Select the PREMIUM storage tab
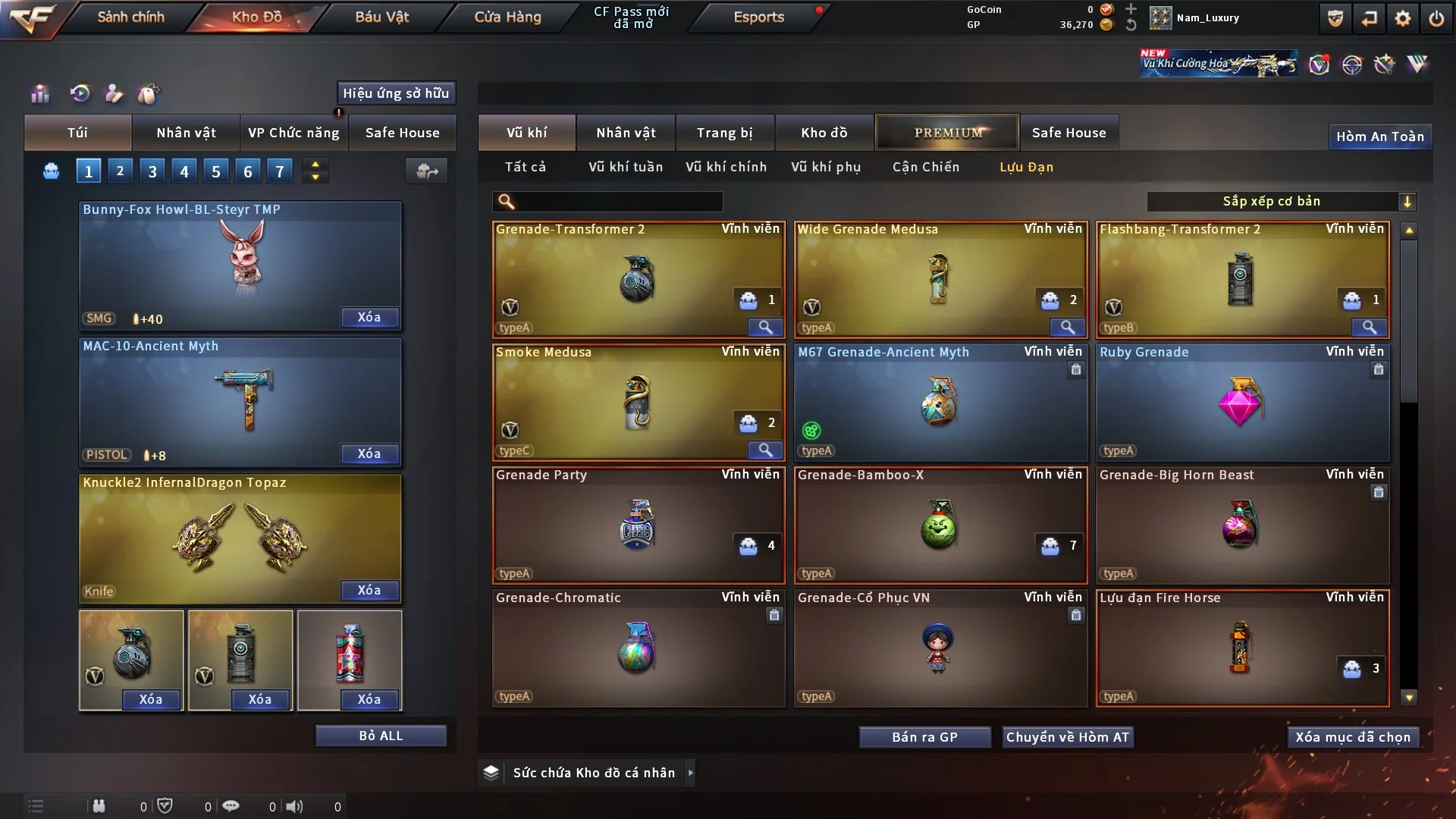 coord(948,133)
